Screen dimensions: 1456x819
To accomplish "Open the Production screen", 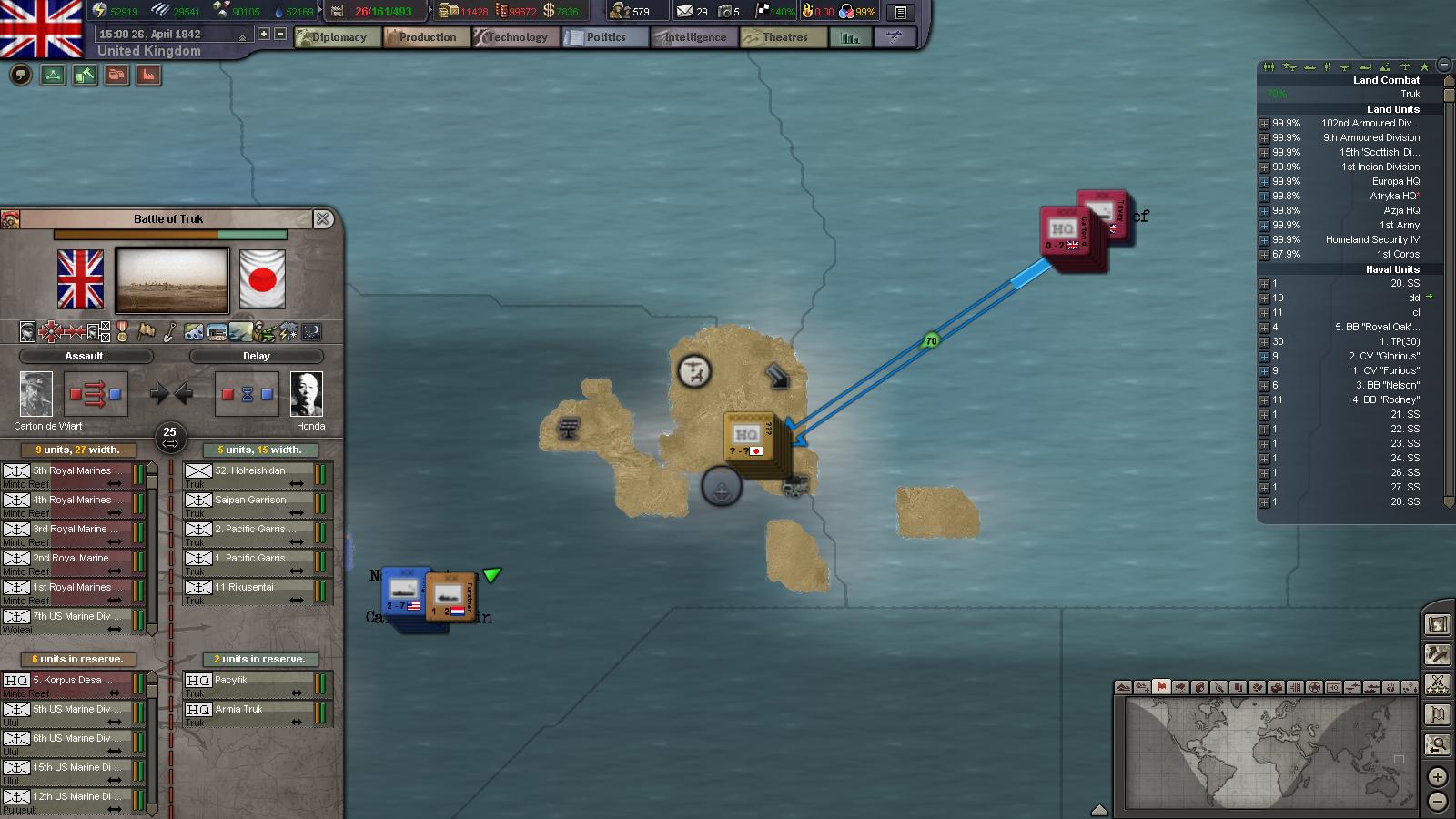I will (426, 37).
